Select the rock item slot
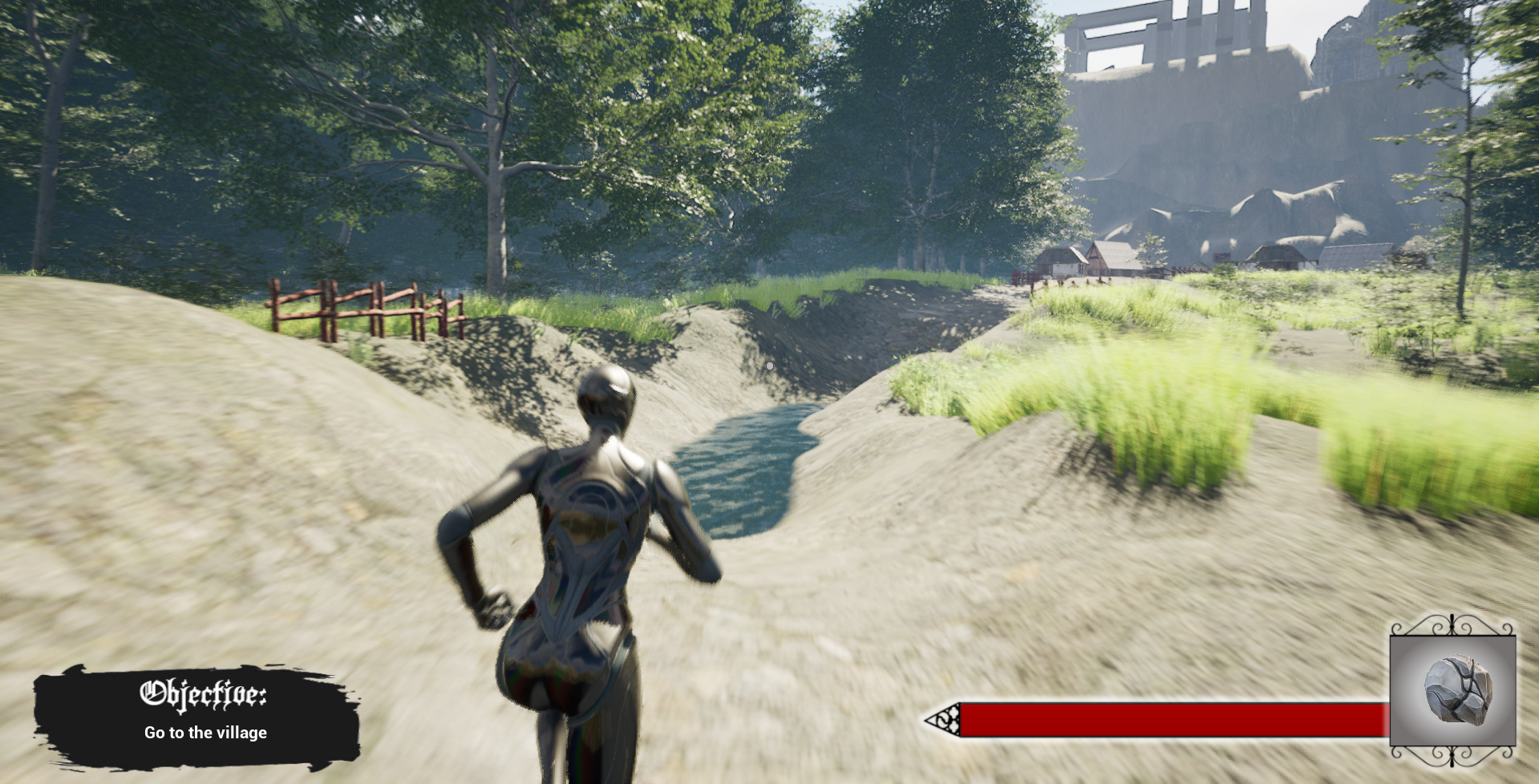Image resolution: width=1539 pixels, height=784 pixels. point(1452,691)
